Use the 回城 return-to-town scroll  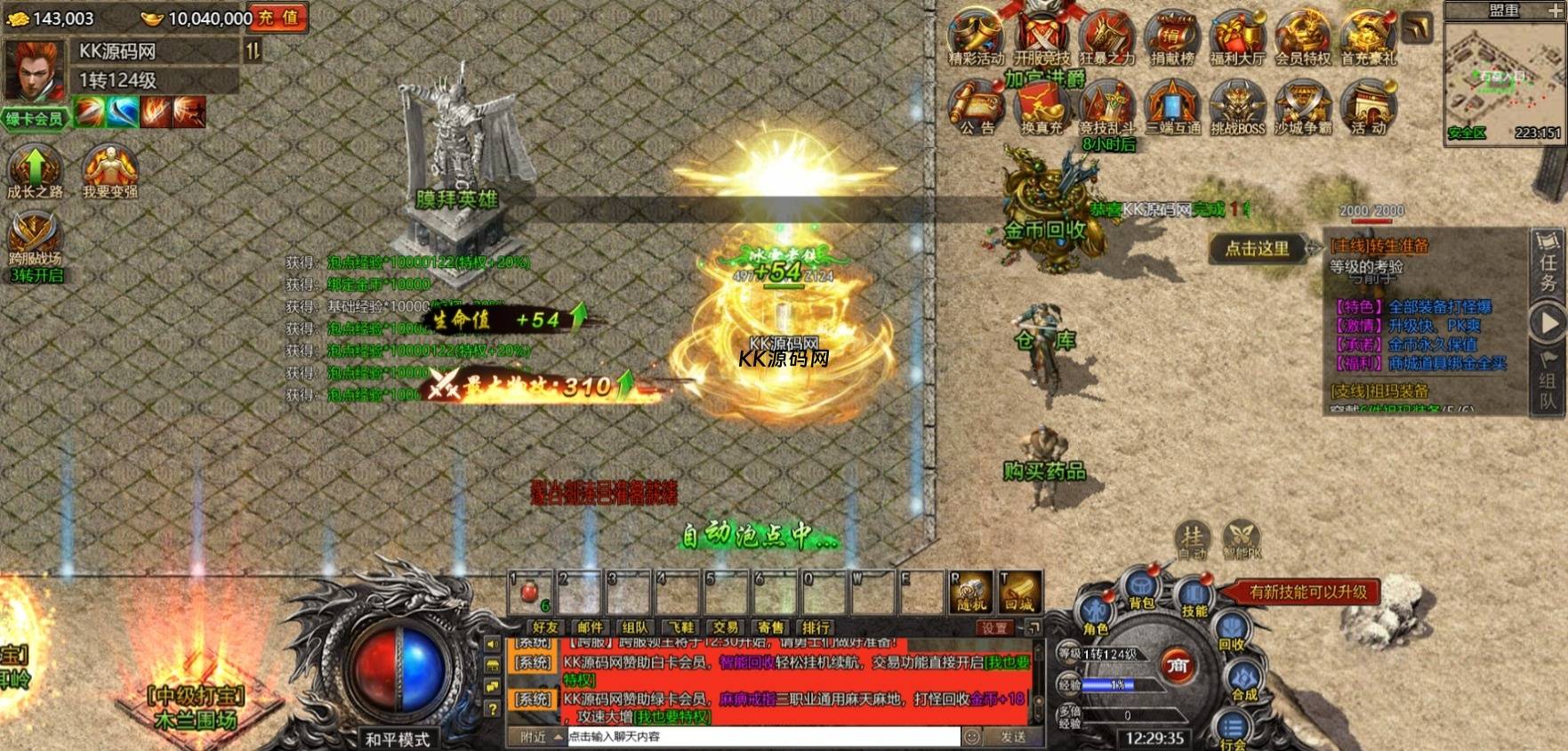click(1019, 592)
